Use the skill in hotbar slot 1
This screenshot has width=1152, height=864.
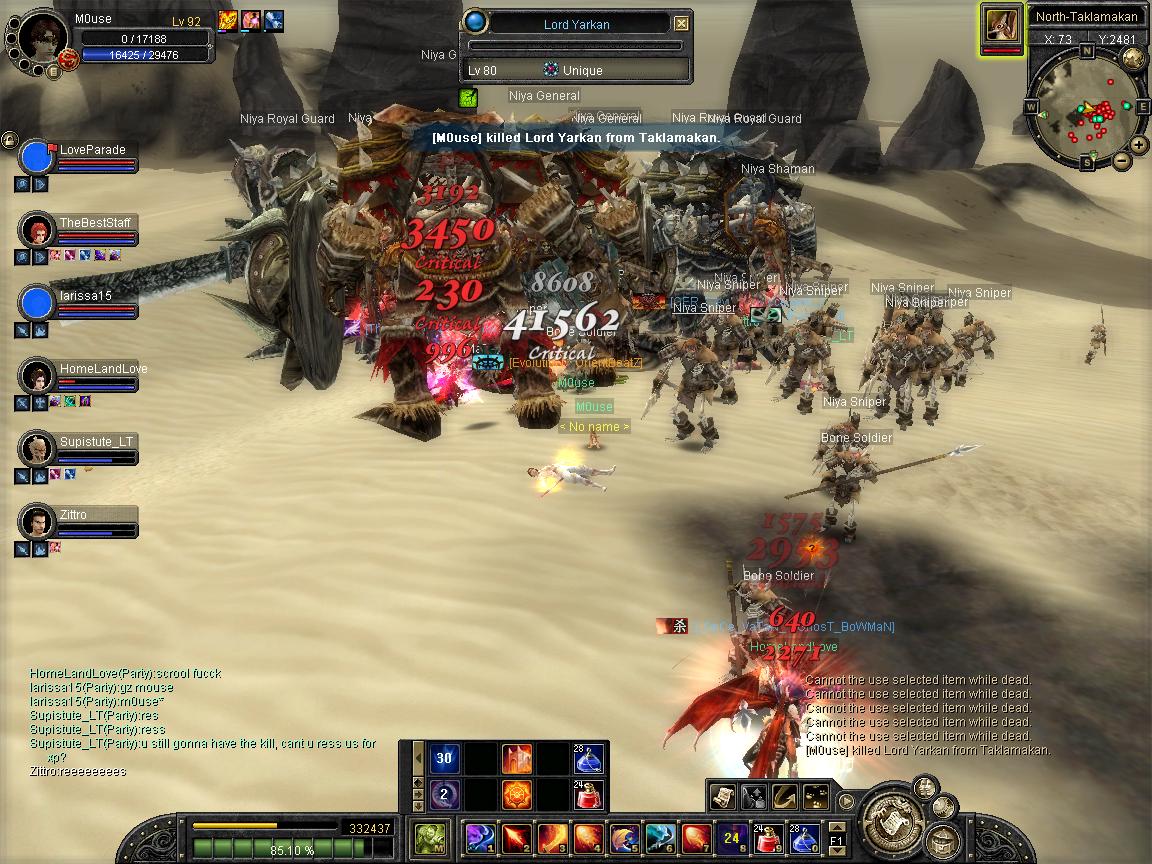pyautogui.click(x=480, y=836)
